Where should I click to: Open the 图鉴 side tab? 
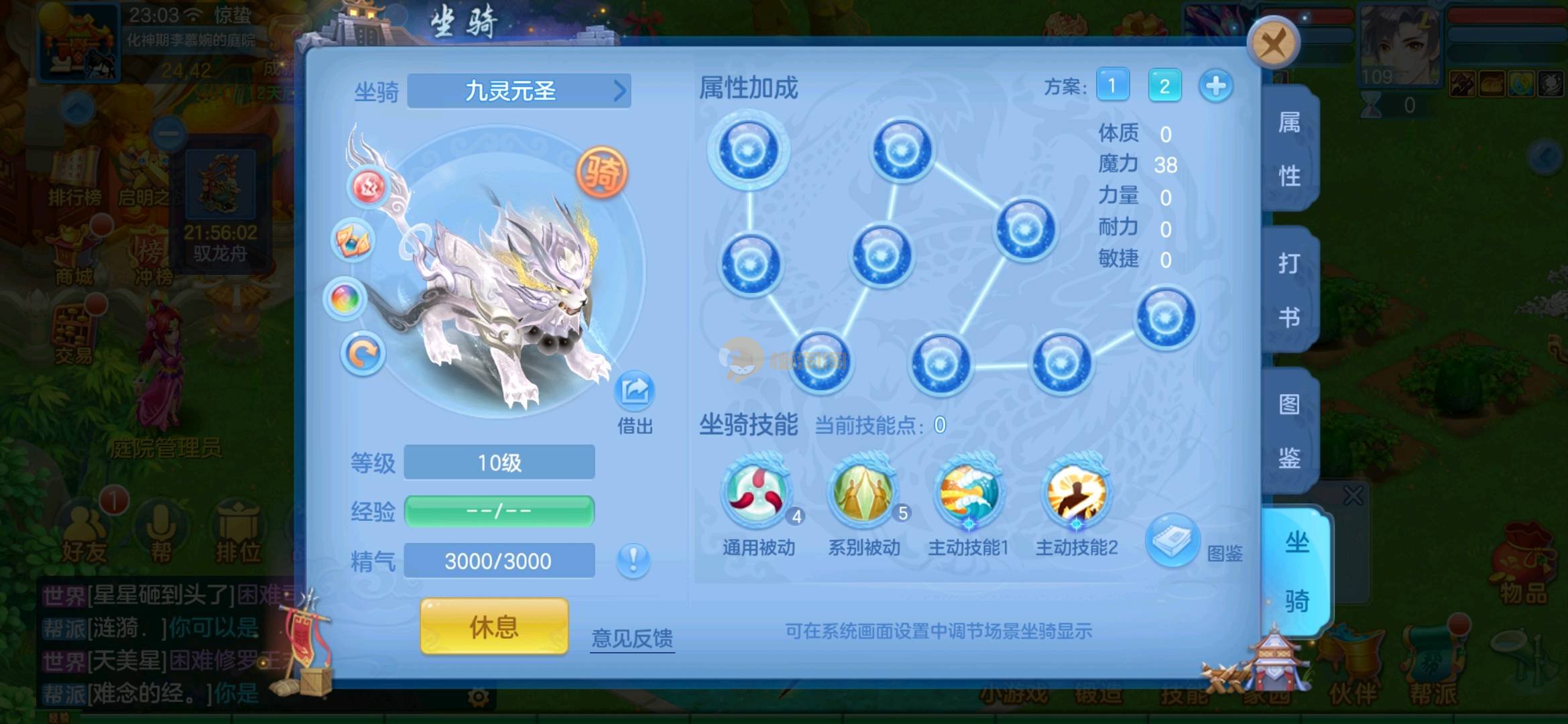pyautogui.click(x=1289, y=430)
